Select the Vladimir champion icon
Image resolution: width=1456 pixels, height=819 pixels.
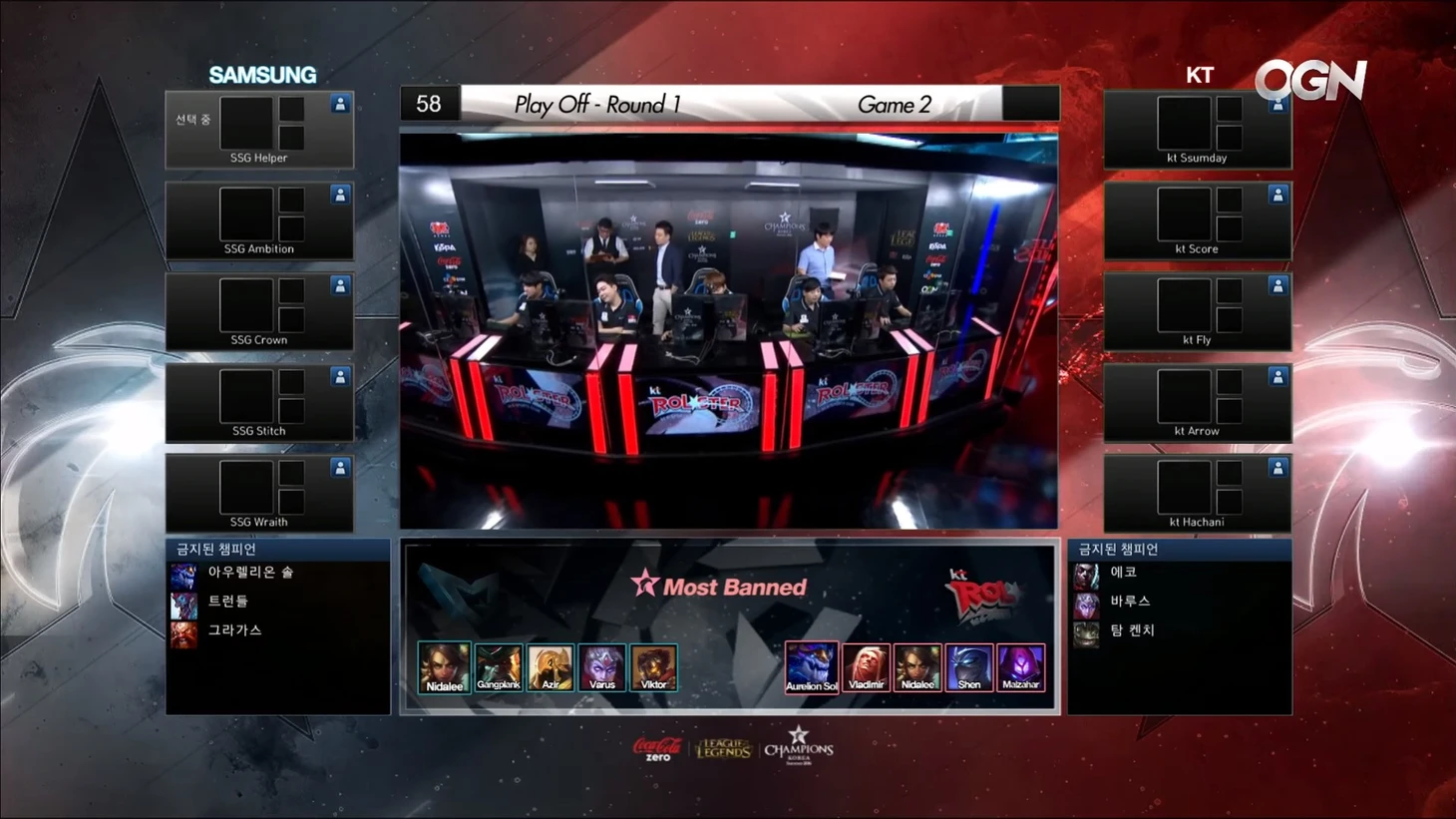point(865,666)
